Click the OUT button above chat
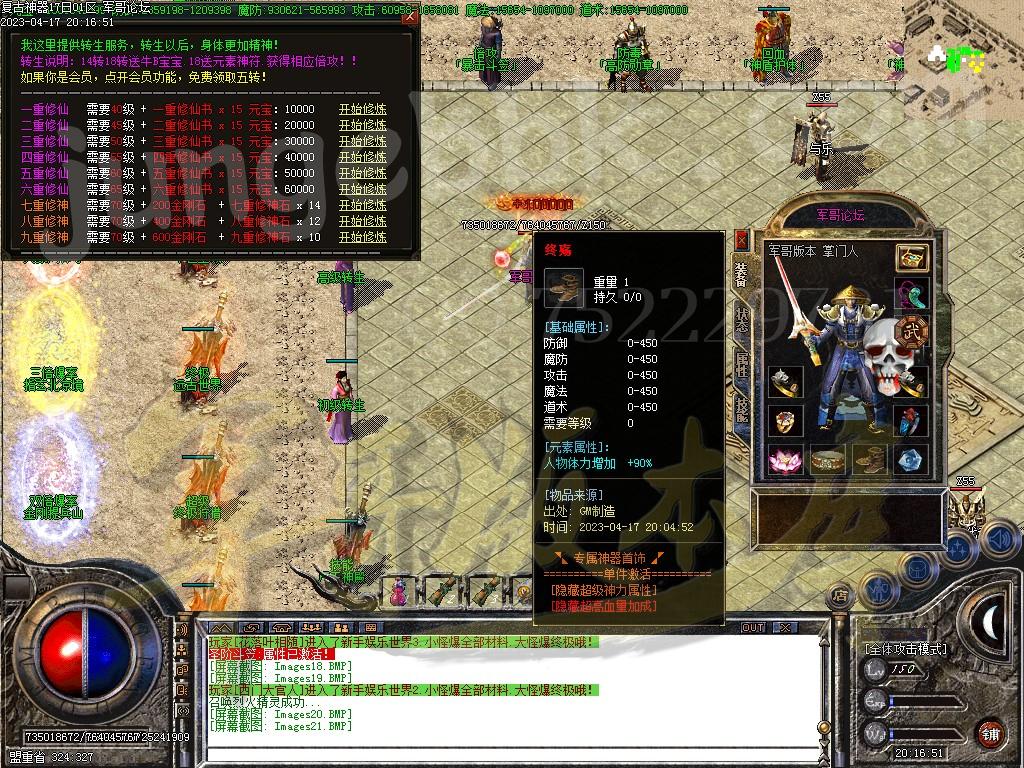The image size is (1024, 768). 752,627
